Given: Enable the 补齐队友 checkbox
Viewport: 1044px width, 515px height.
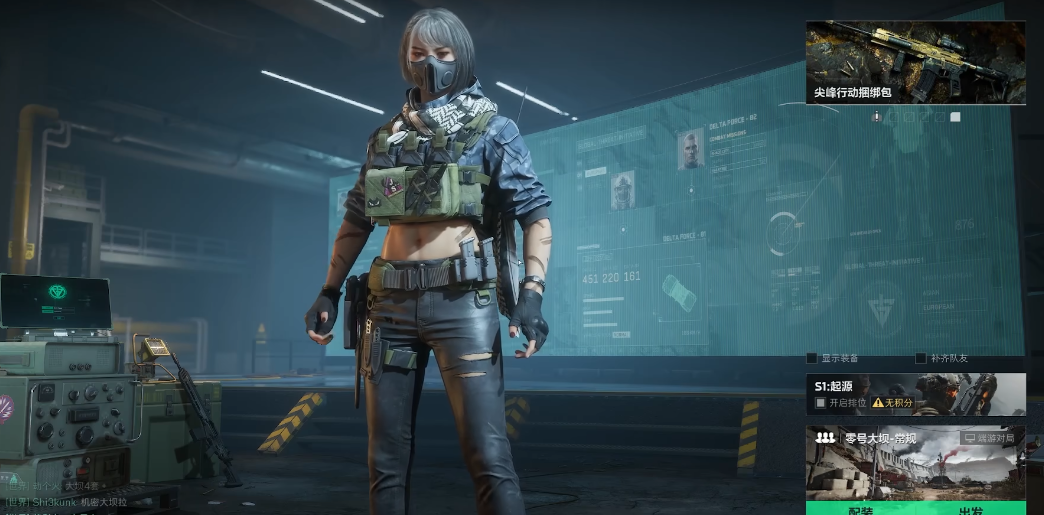Looking at the screenshot, I should (x=921, y=358).
